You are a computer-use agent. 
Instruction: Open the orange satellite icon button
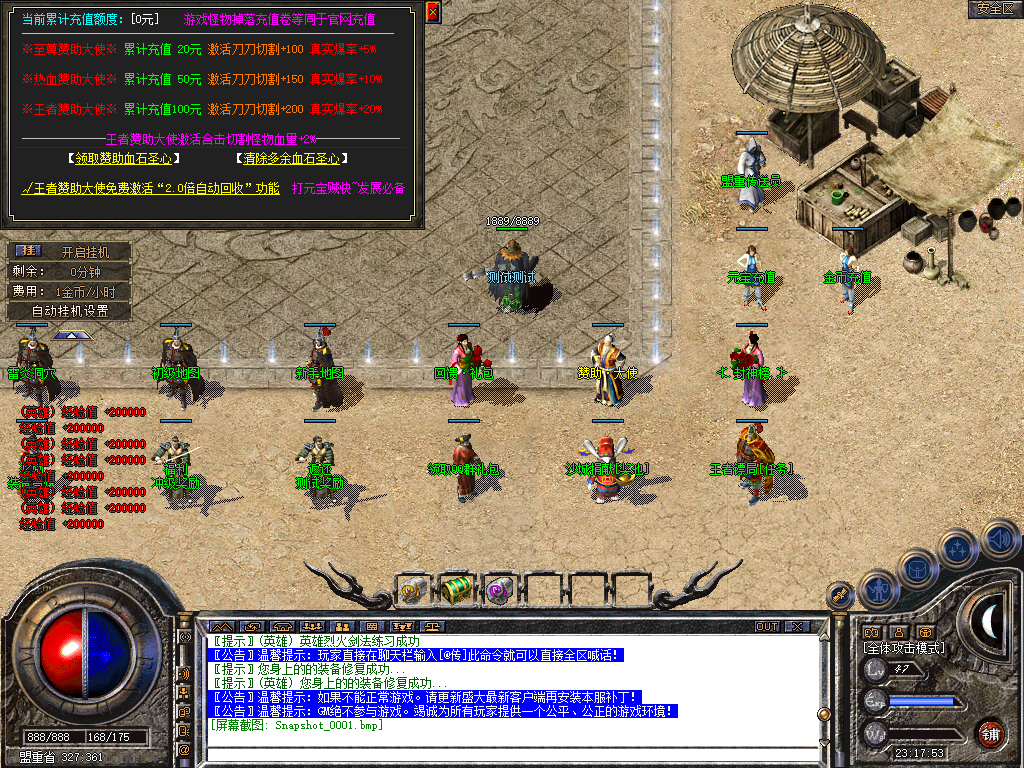[x=839, y=595]
